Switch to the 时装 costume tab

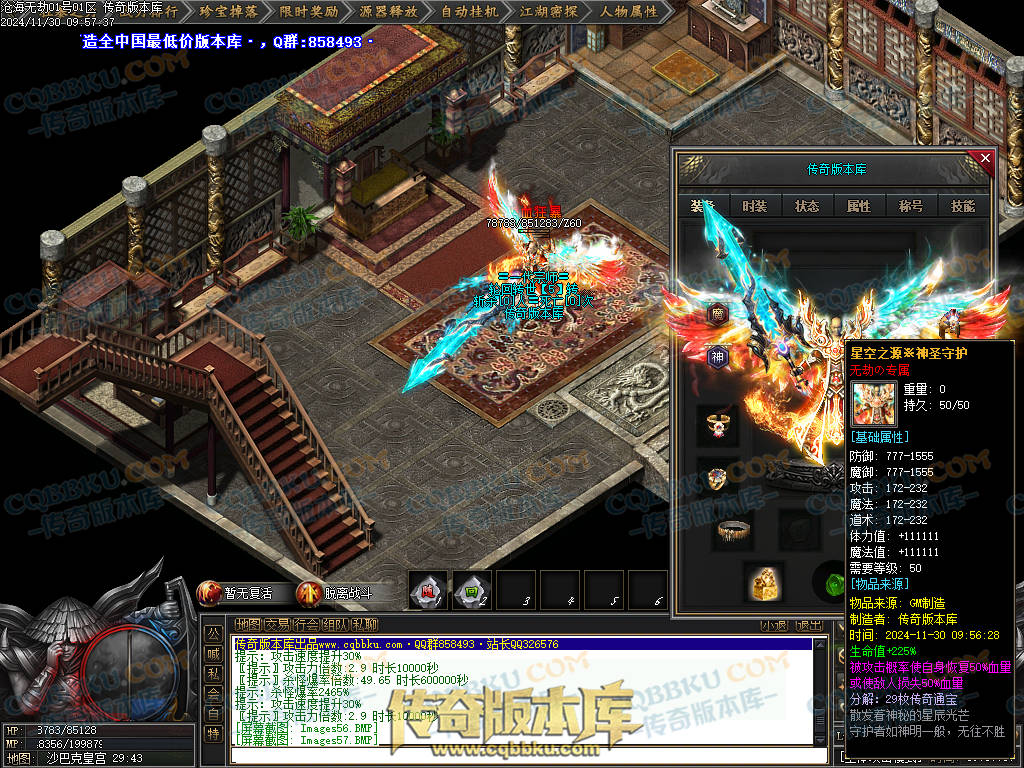tap(755, 206)
